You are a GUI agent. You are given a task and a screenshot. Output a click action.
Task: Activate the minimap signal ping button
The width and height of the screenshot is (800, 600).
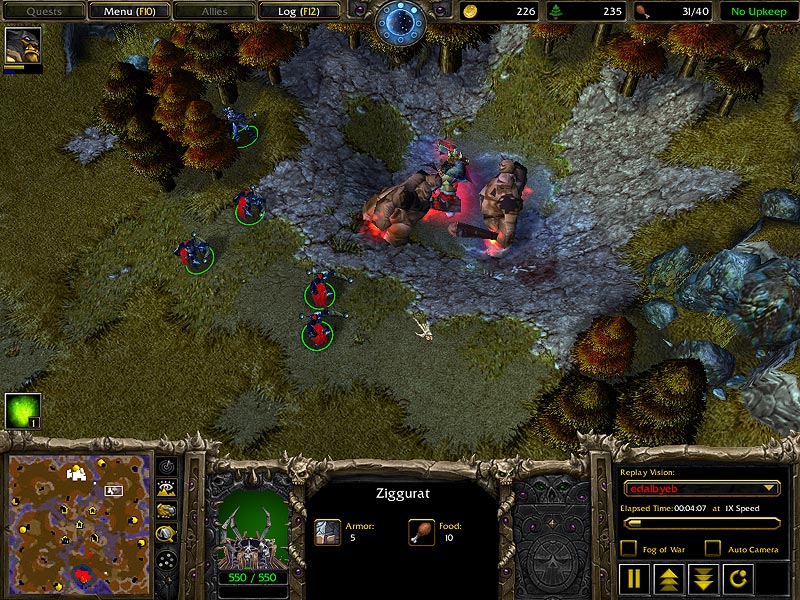point(167,466)
